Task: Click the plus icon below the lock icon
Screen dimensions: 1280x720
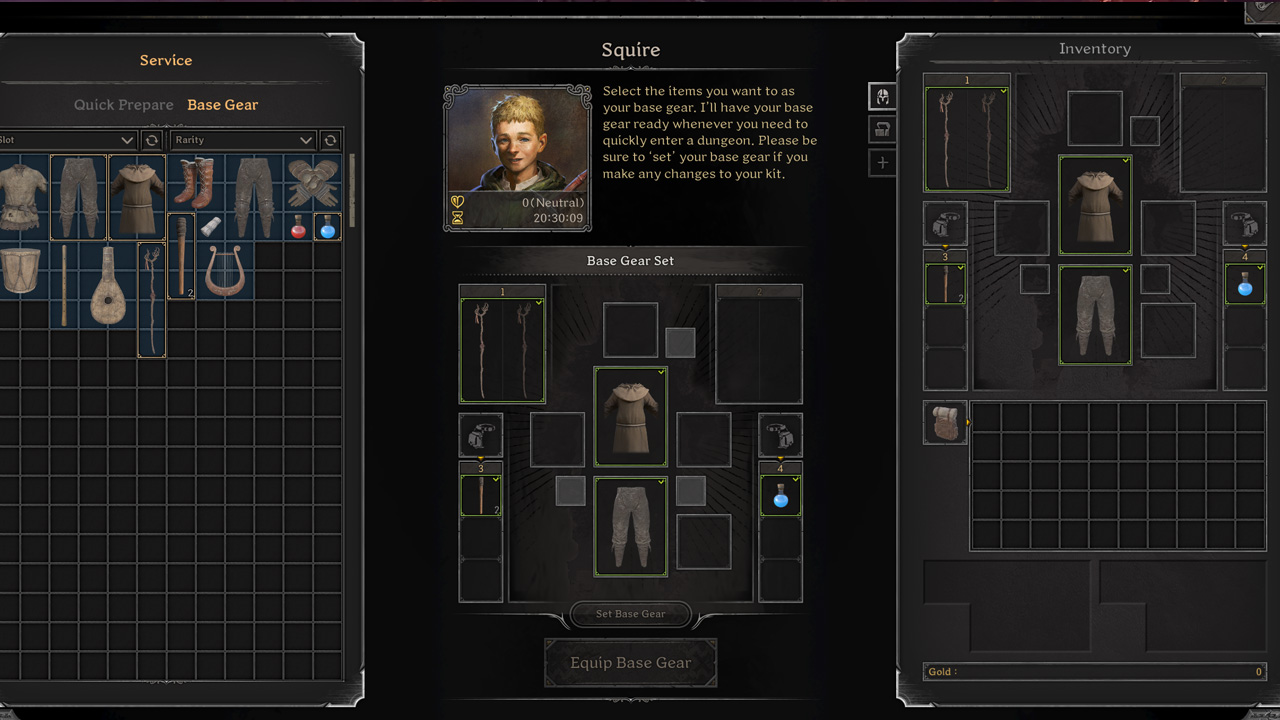Action: click(881, 162)
